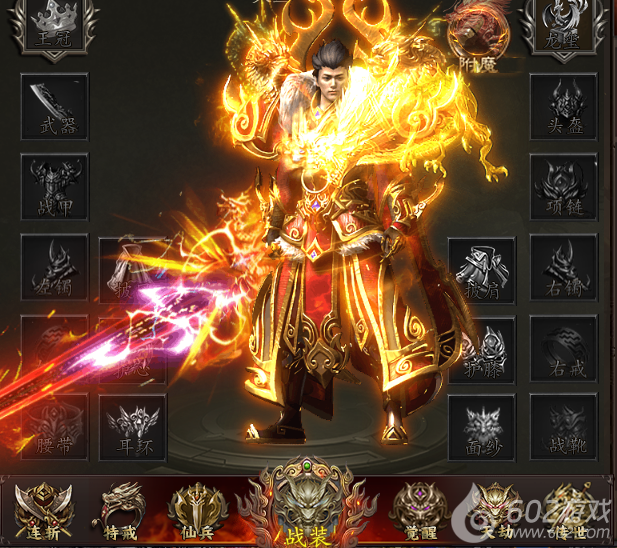This screenshot has width=617, height=548.
Task: Open the 附魔 enchant button
Action: point(474,33)
